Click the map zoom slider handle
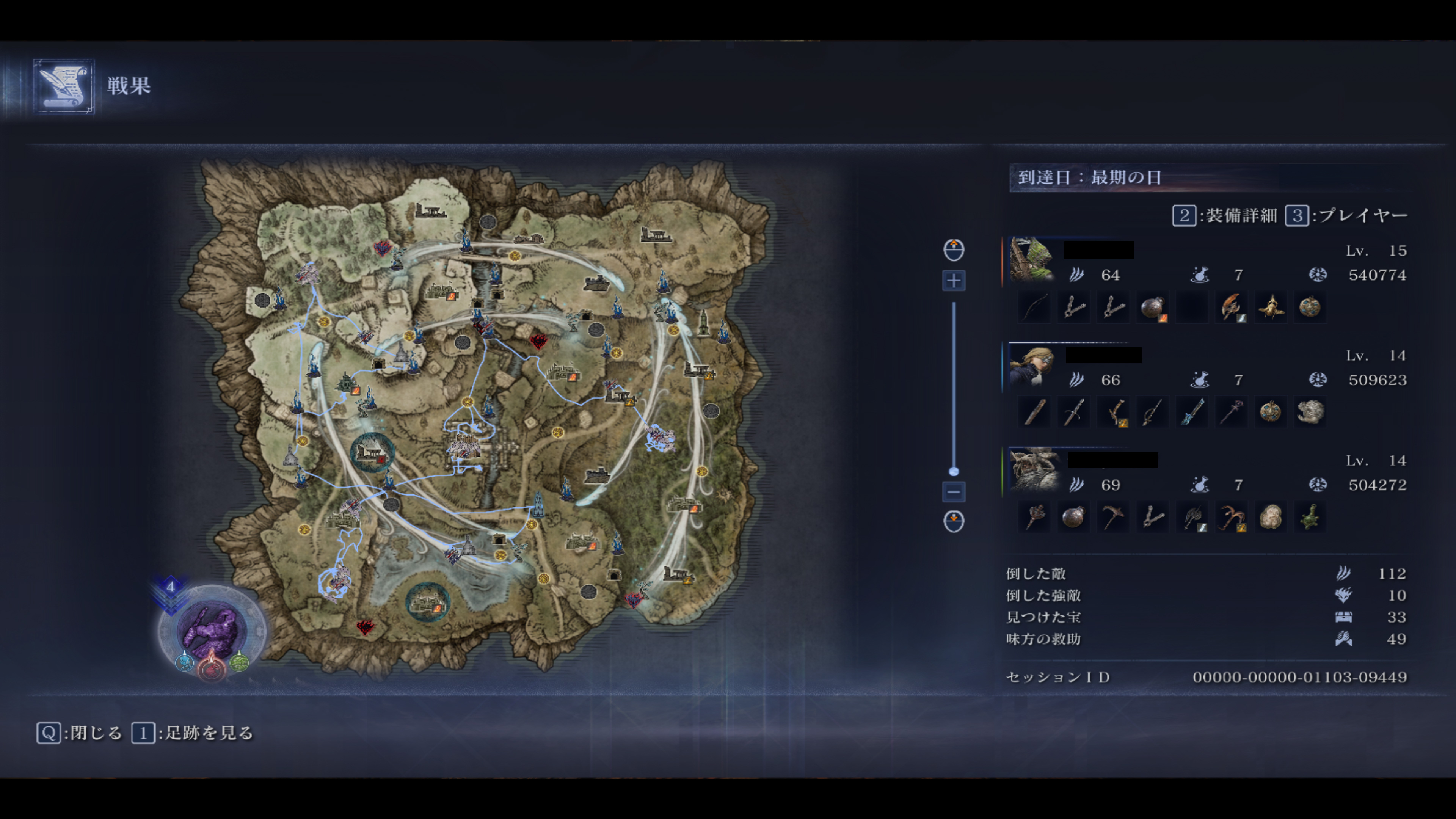This screenshot has height=819, width=1456. tap(954, 471)
